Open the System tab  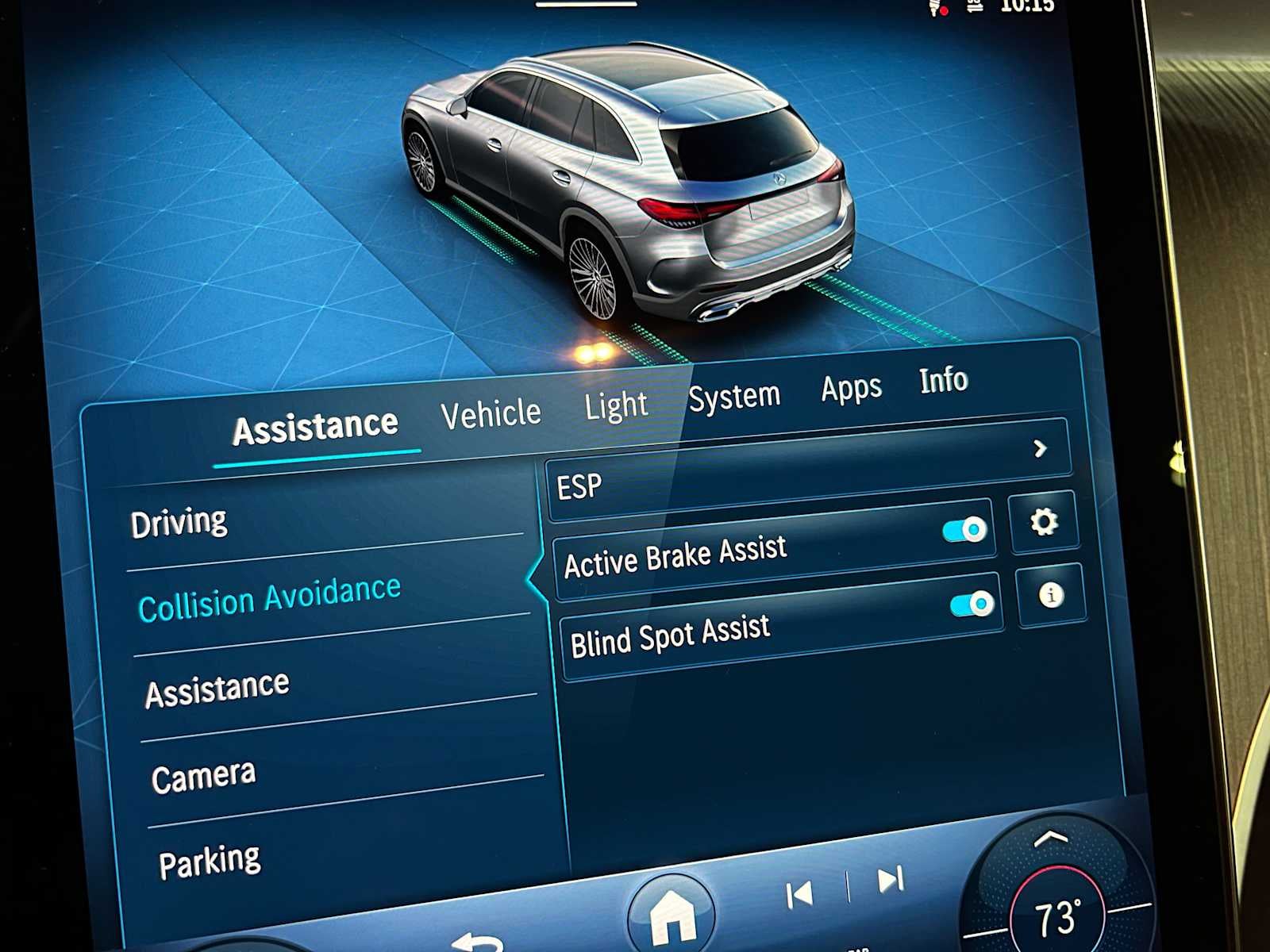[x=734, y=393]
